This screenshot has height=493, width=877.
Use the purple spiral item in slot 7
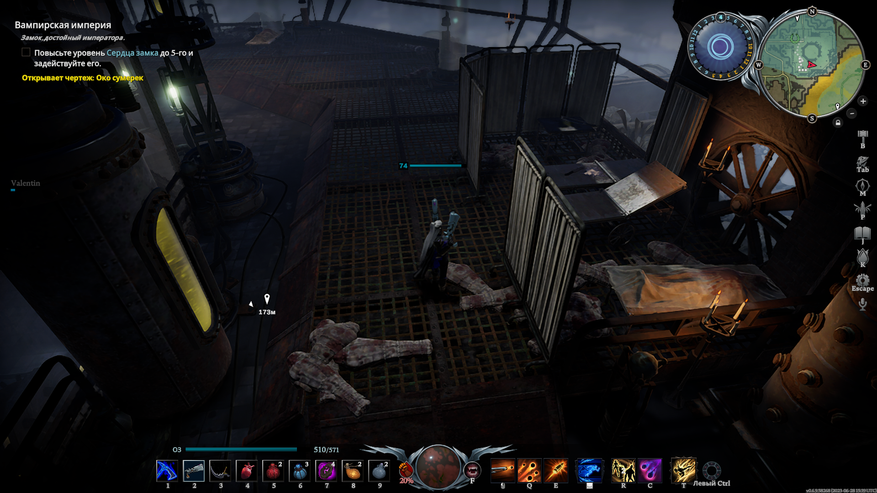click(326, 469)
